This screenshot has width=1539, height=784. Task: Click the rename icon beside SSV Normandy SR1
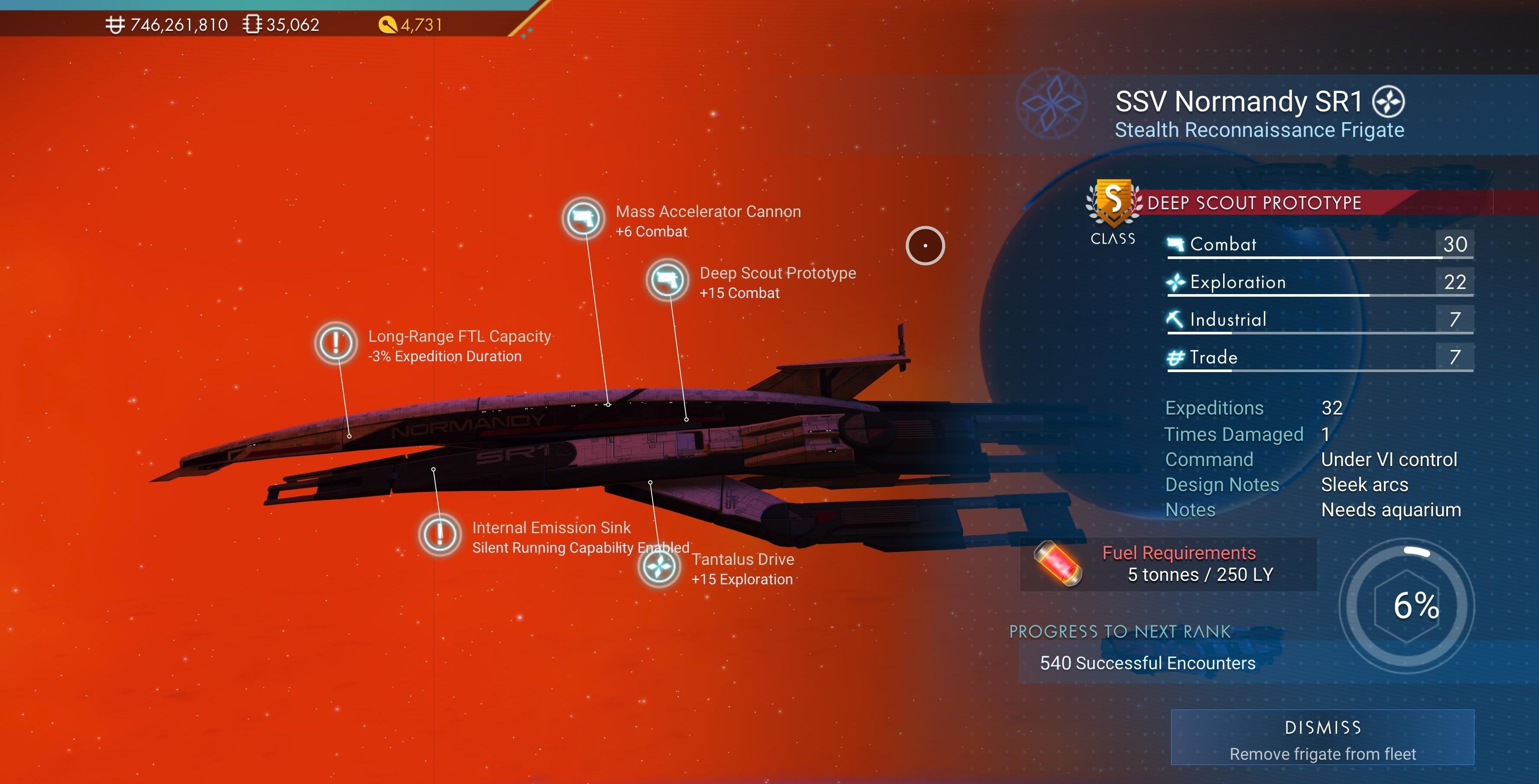pyautogui.click(x=1388, y=102)
